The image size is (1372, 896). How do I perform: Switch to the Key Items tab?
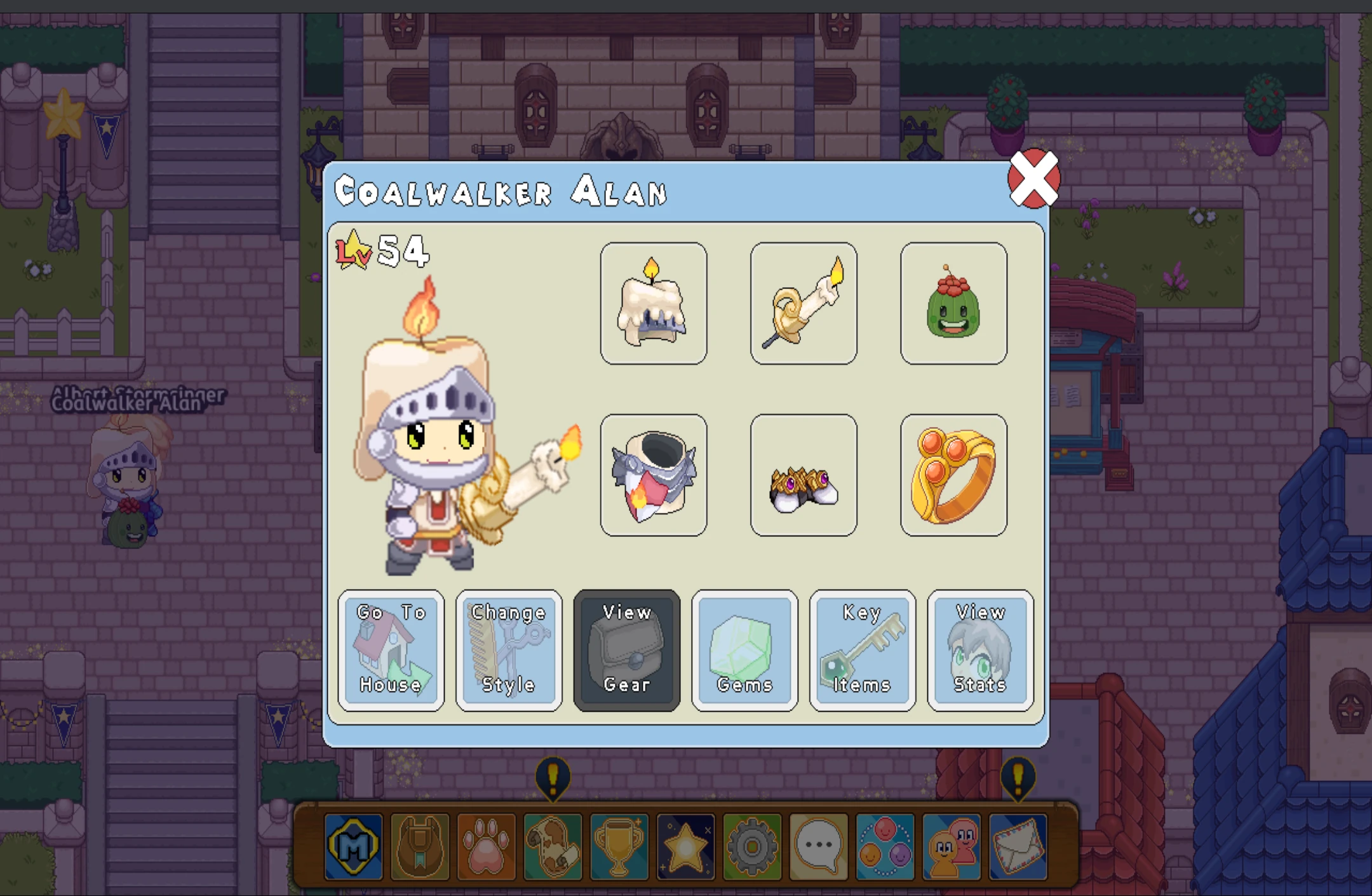pyautogui.click(x=862, y=649)
